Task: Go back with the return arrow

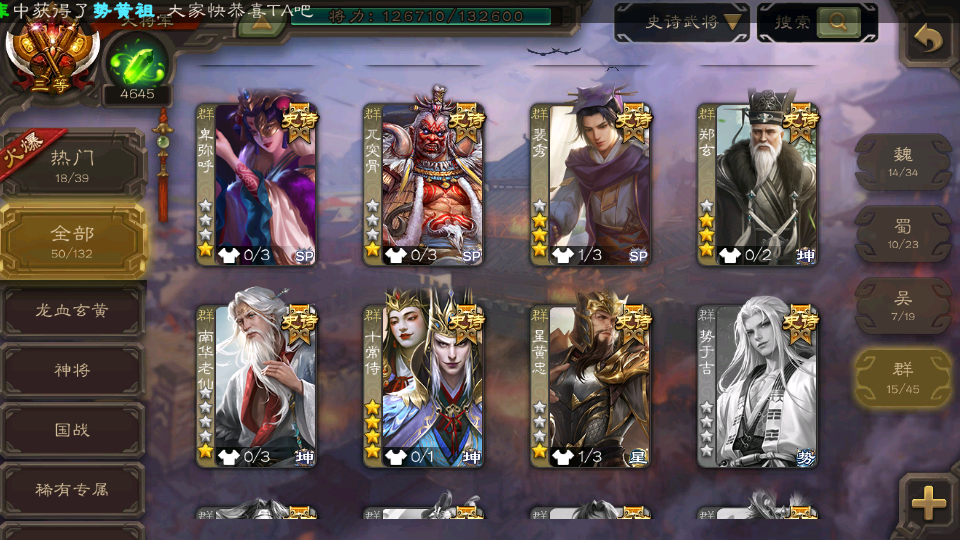Action: coord(929,40)
